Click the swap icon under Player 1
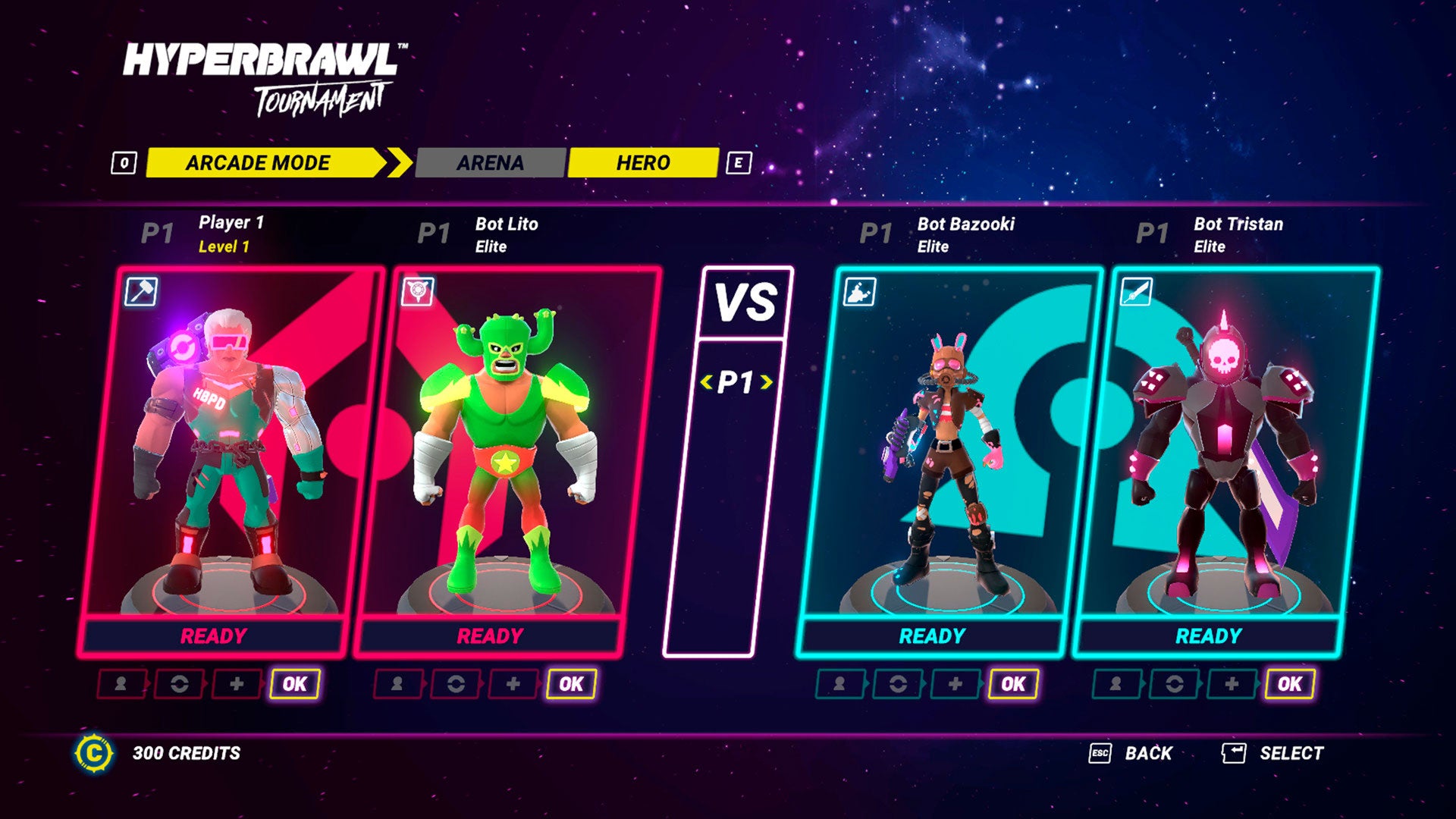This screenshot has height=819, width=1456. pos(180,684)
